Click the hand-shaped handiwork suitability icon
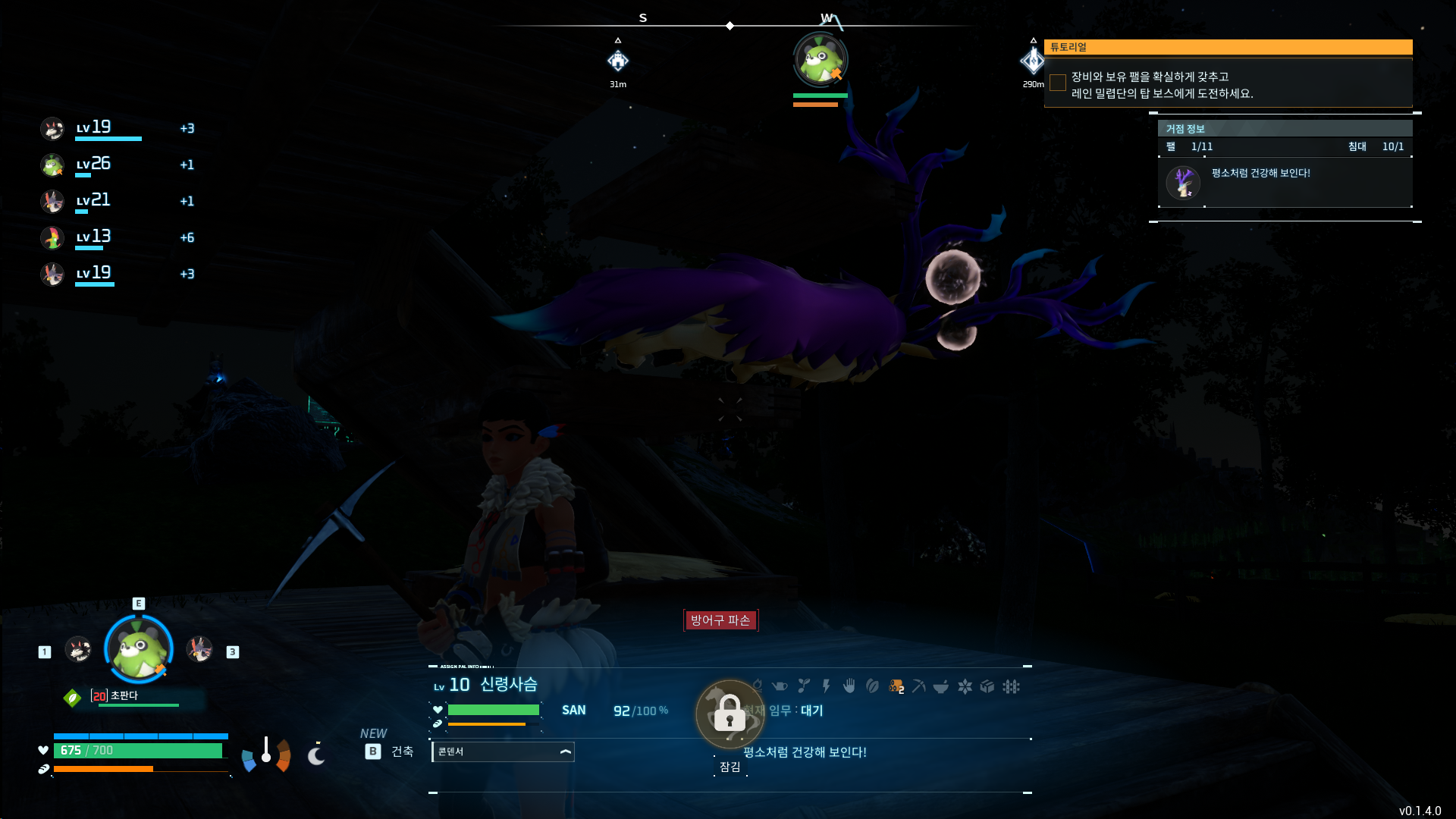Viewport: 1456px width, 819px height. pyautogui.click(x=849, y=686)
